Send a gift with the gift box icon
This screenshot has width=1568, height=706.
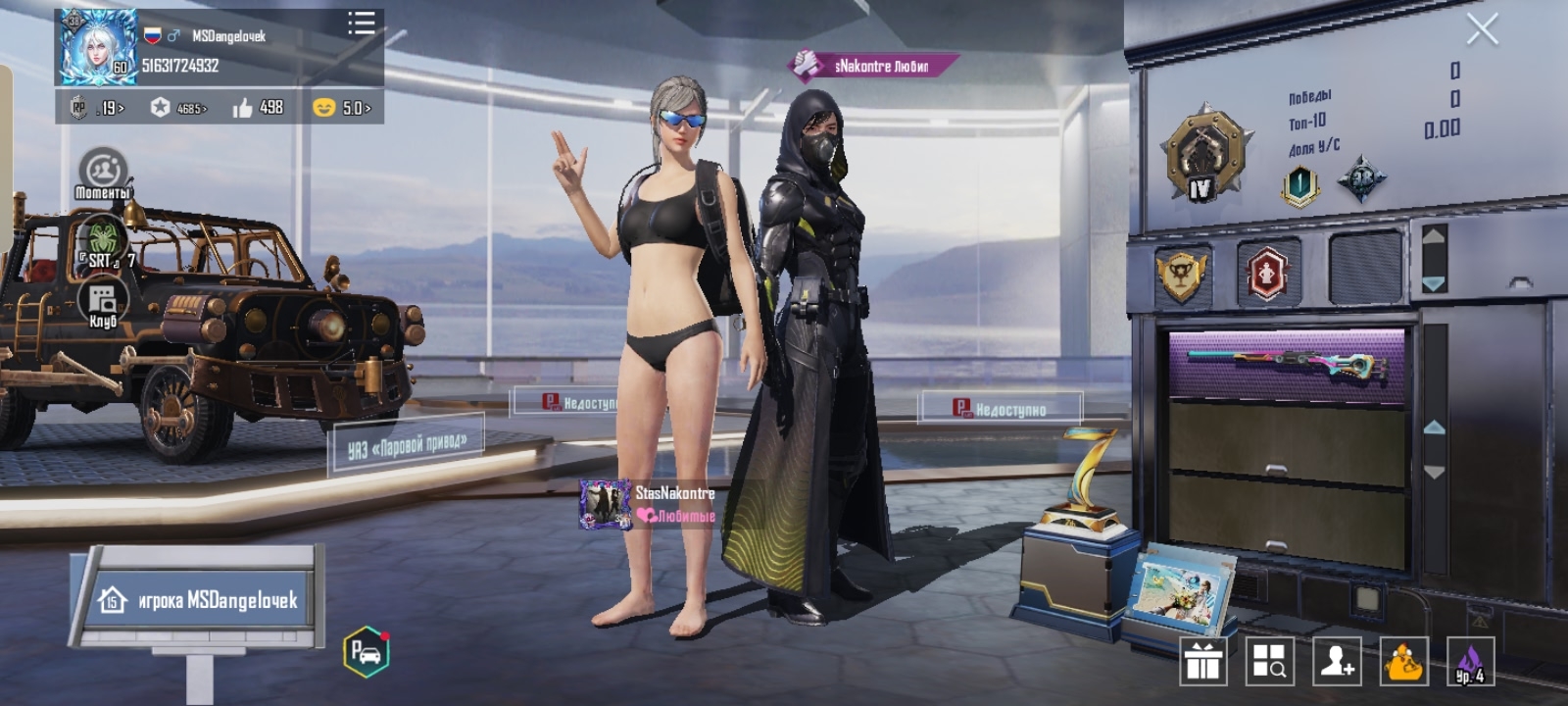tap(1202, 661)
